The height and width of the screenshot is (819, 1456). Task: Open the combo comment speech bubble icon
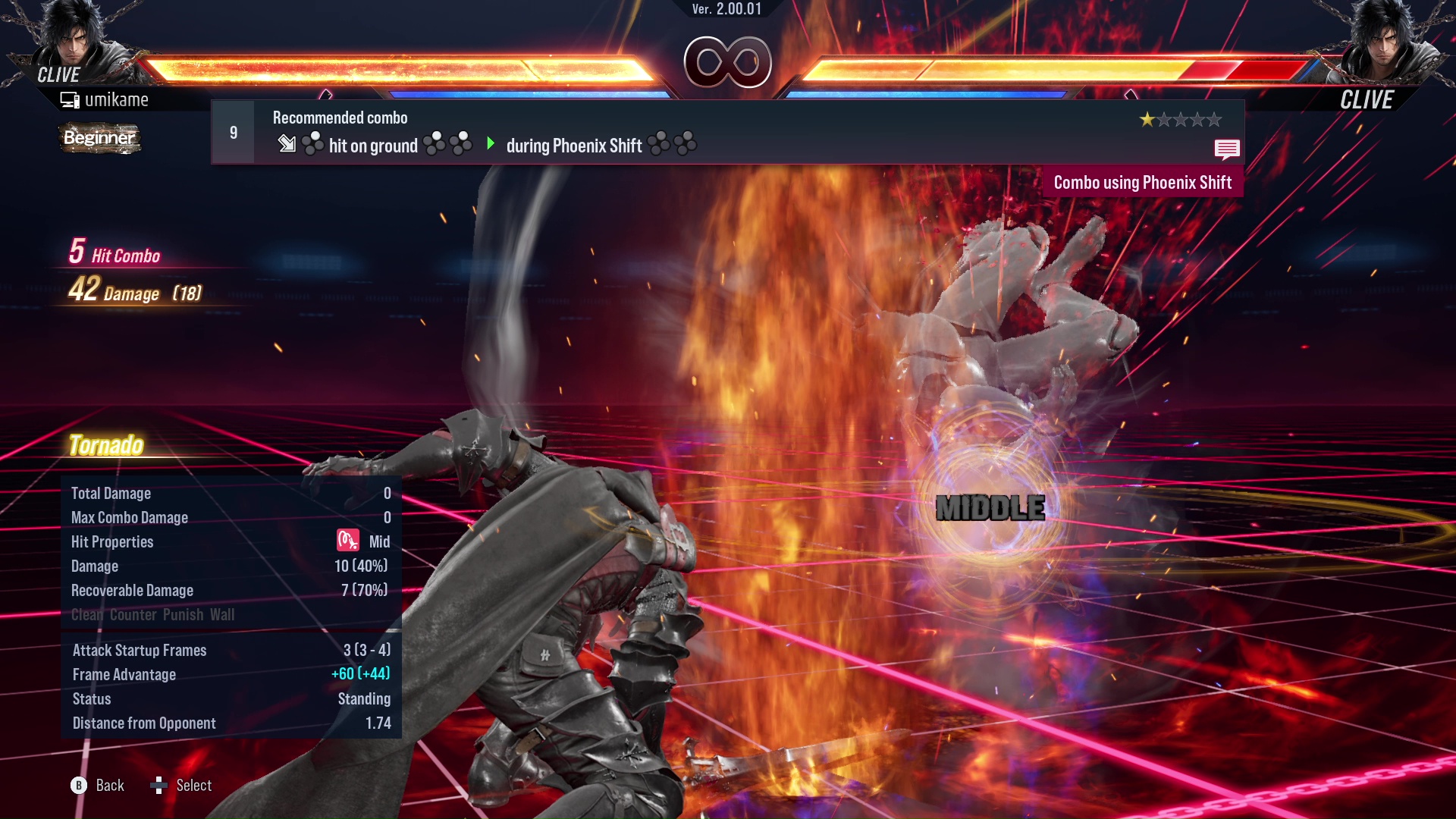point(1226,149)
